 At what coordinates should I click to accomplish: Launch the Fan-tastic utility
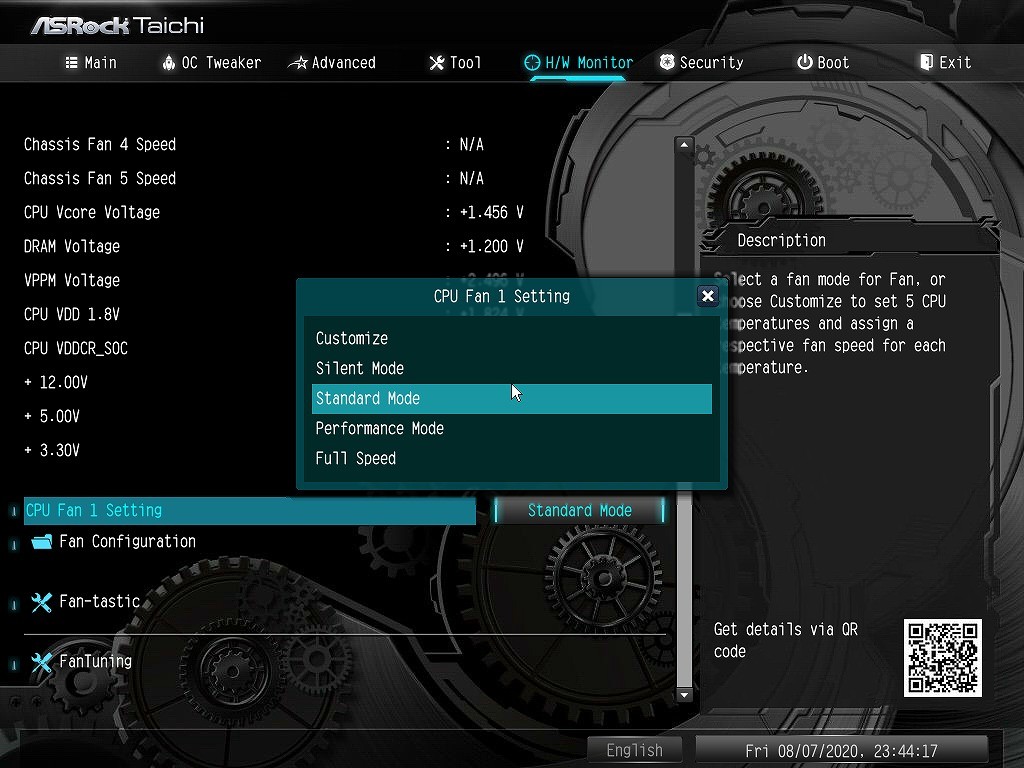(99, 601)
